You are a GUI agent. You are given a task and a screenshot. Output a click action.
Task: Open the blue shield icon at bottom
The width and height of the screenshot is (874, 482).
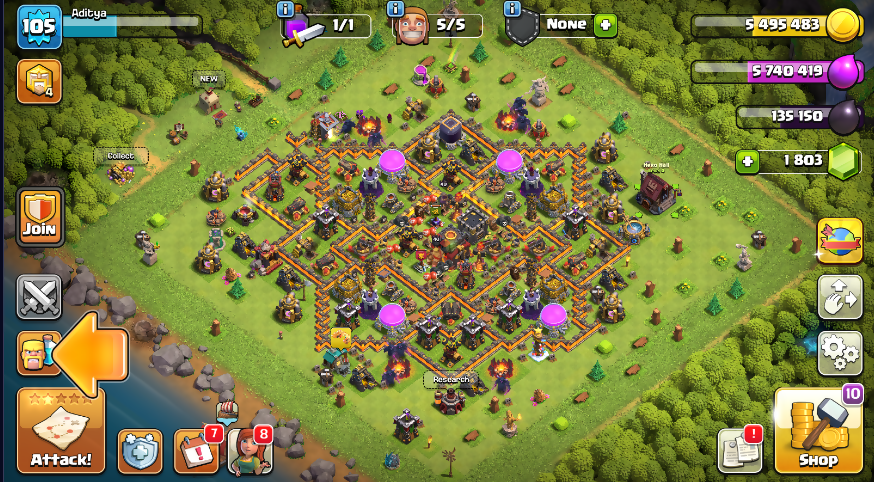[140, 451]
